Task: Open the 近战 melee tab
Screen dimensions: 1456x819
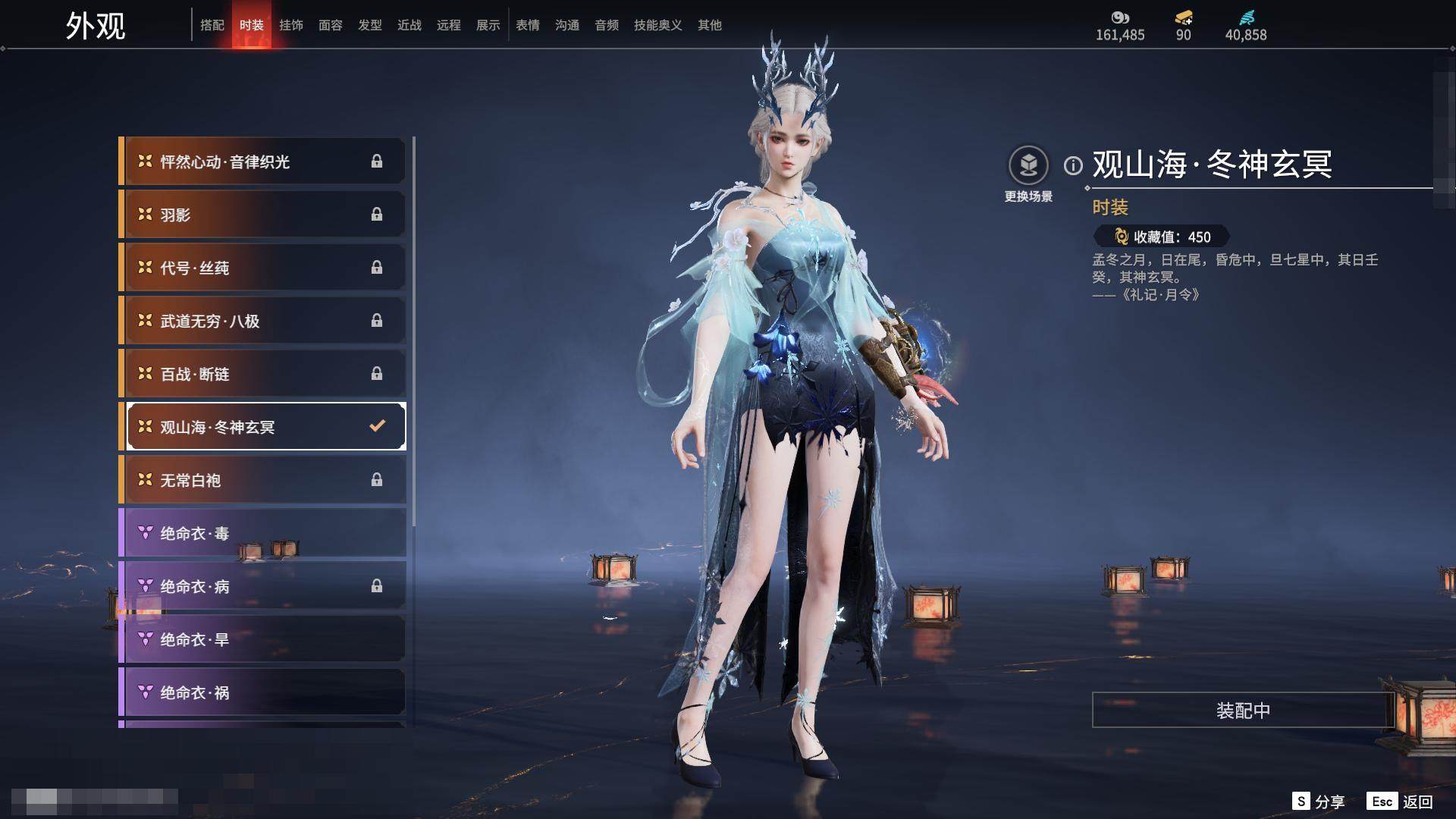Action: [409, 25]
